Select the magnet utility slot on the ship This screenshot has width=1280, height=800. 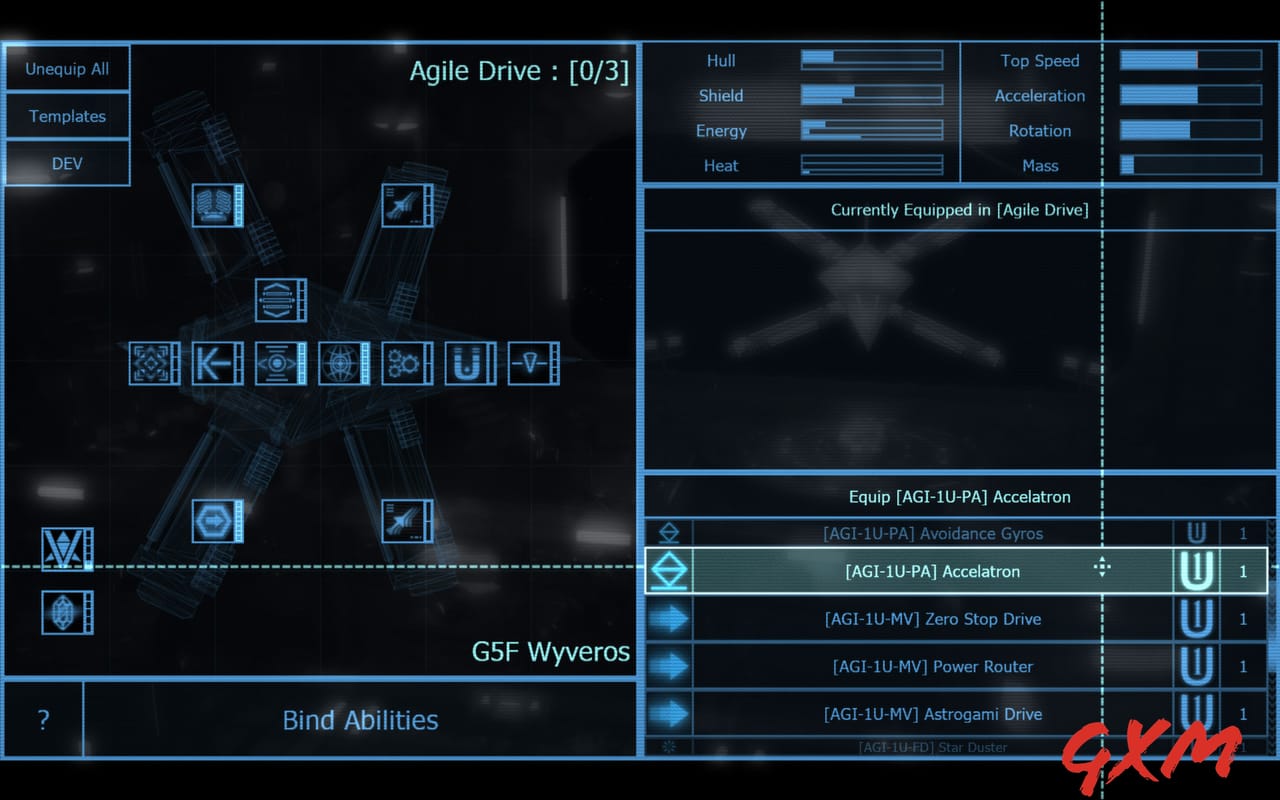click(x=469, y=363)
